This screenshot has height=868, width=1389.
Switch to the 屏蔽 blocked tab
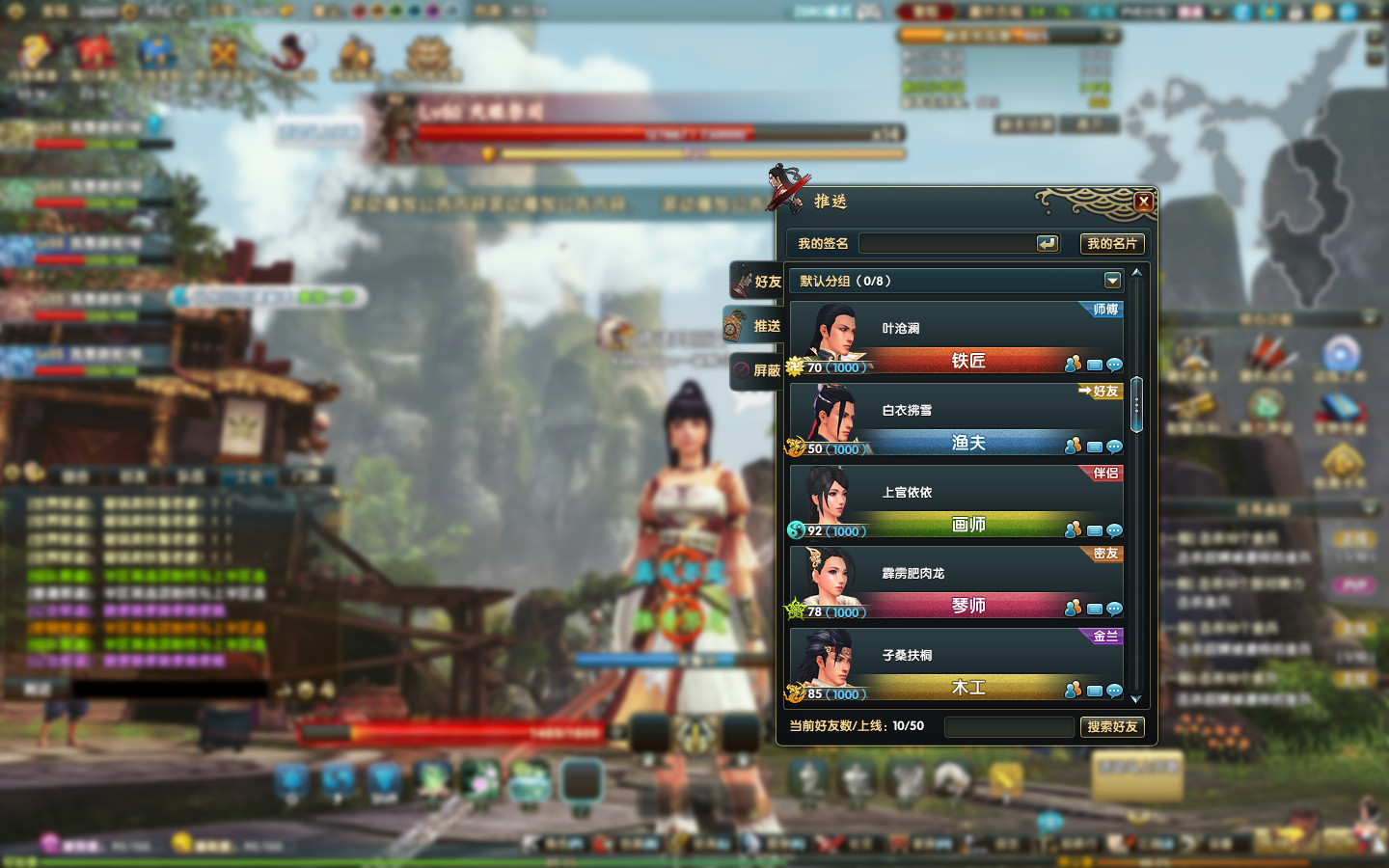756,370
